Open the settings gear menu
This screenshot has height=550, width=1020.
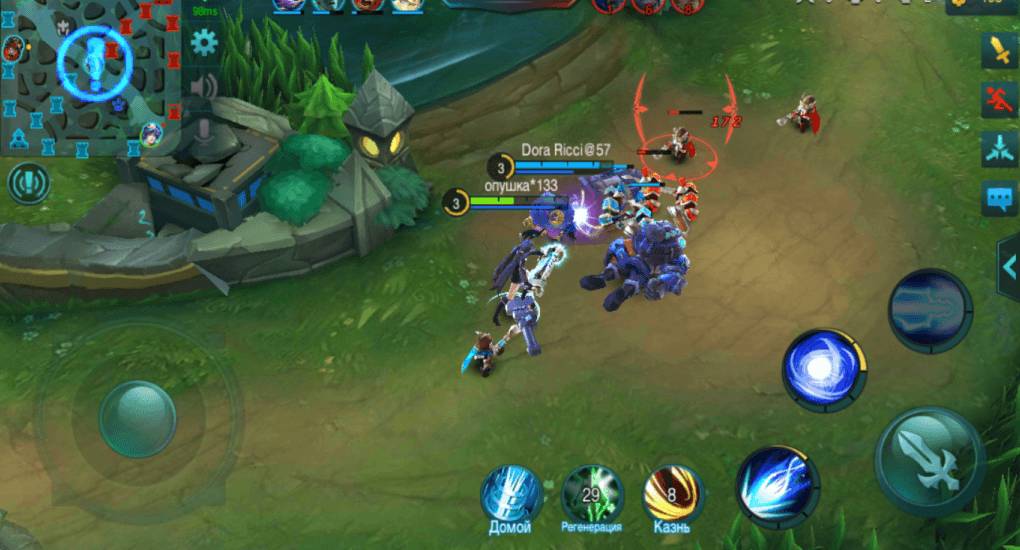pyautogui.click(x=205, y=43)
